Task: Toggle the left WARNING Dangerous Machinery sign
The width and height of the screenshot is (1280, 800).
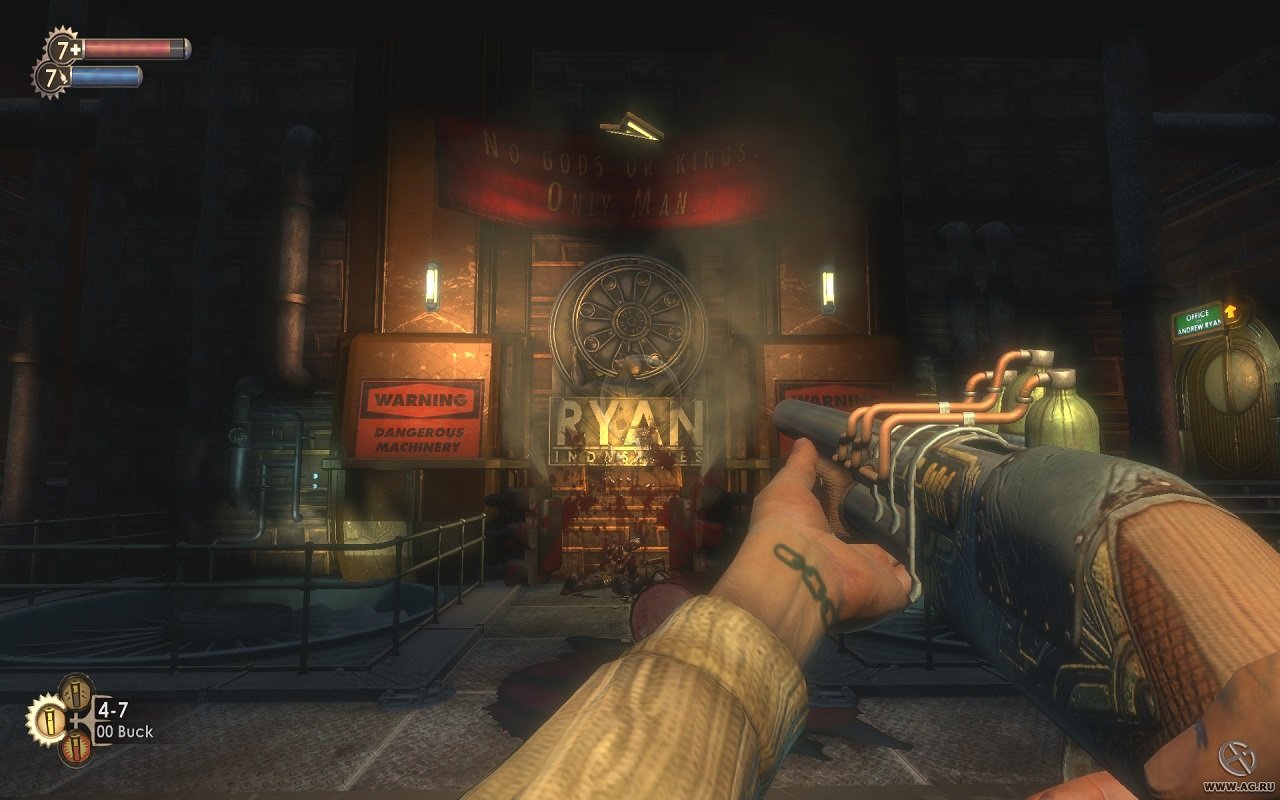Action: tap(419, 418)
